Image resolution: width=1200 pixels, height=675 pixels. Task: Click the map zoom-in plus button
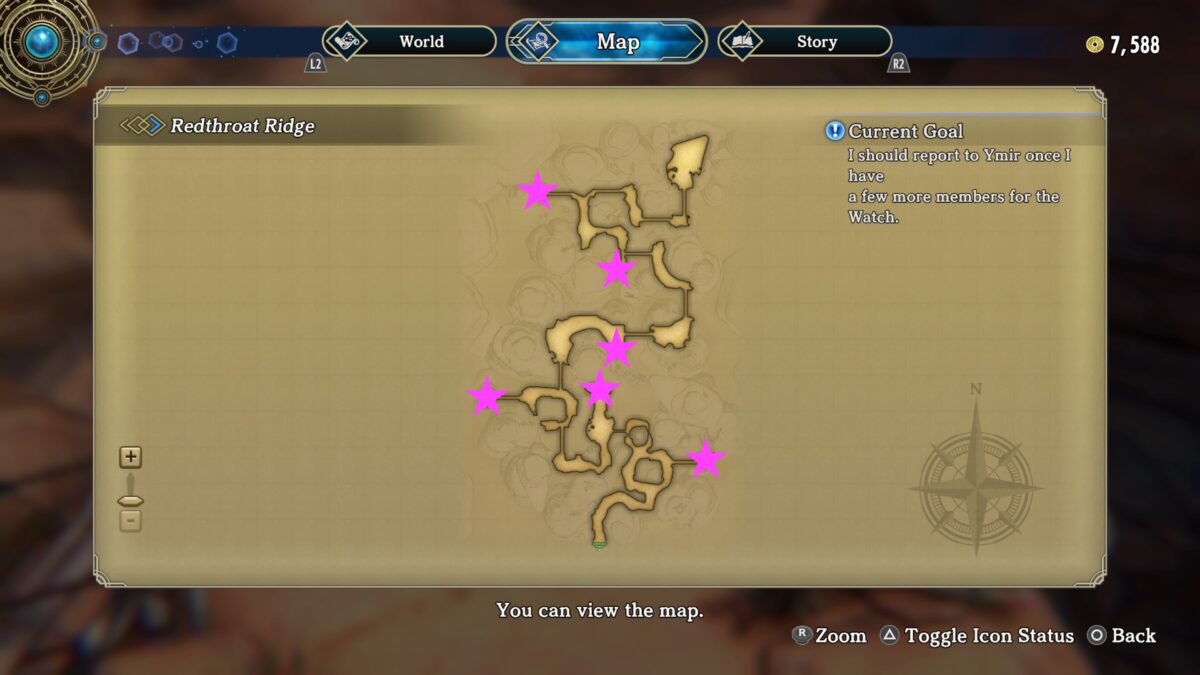[131, 458]
